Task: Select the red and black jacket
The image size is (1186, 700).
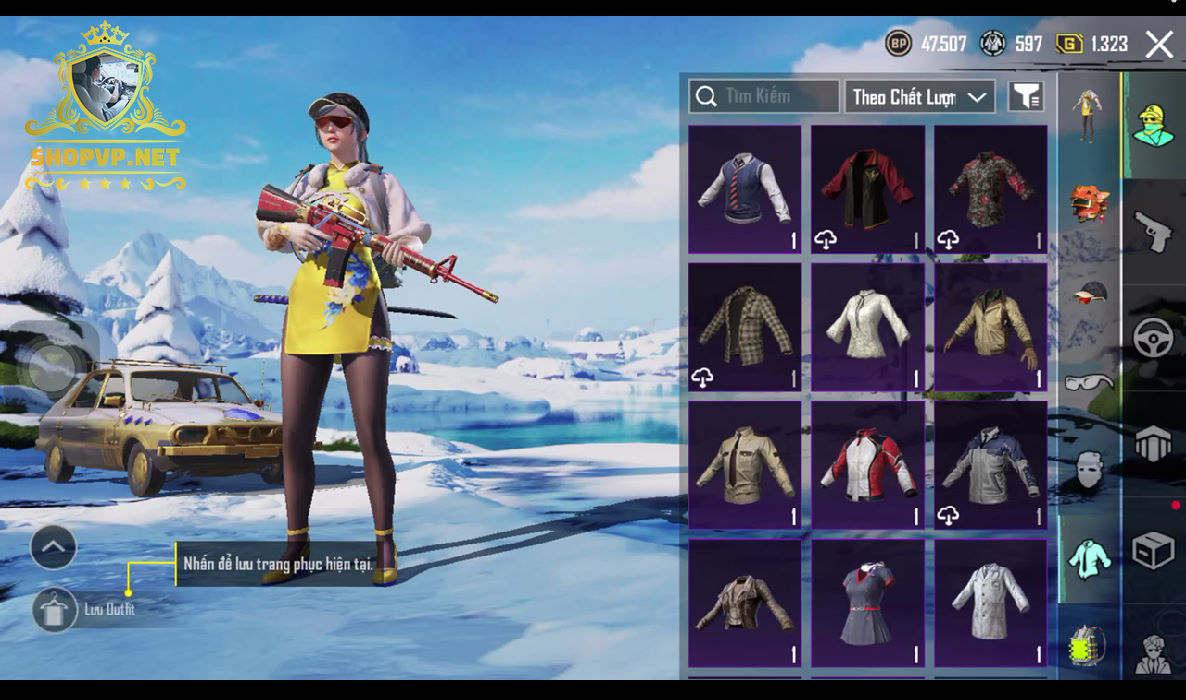Action: pos(868,189)
